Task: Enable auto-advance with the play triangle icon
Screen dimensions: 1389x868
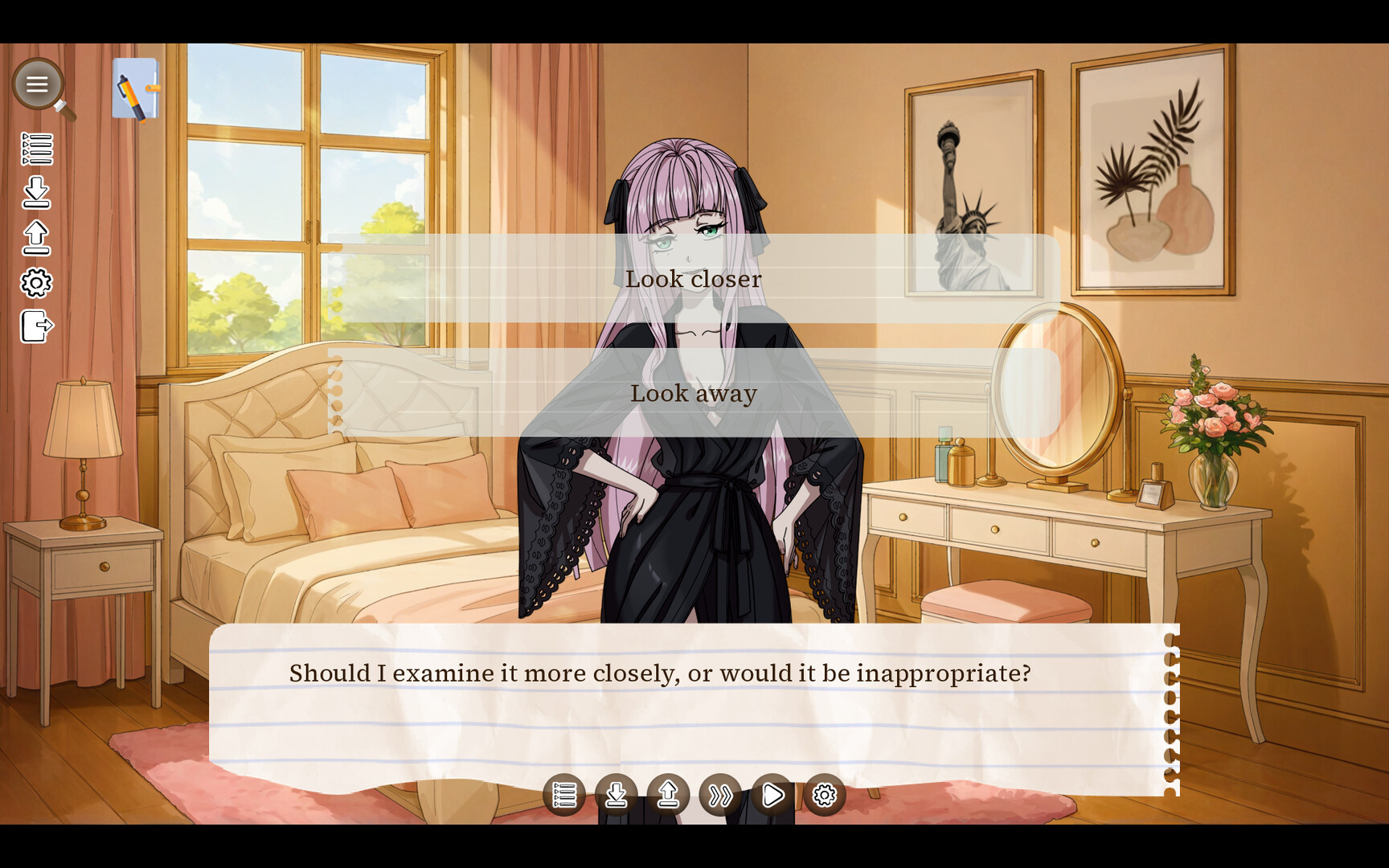Action: pos(773,795)
